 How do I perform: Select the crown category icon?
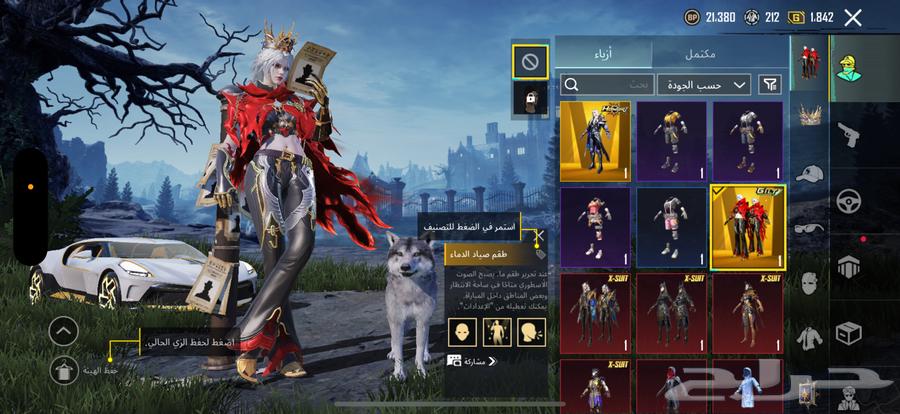[x=808, y=116]
